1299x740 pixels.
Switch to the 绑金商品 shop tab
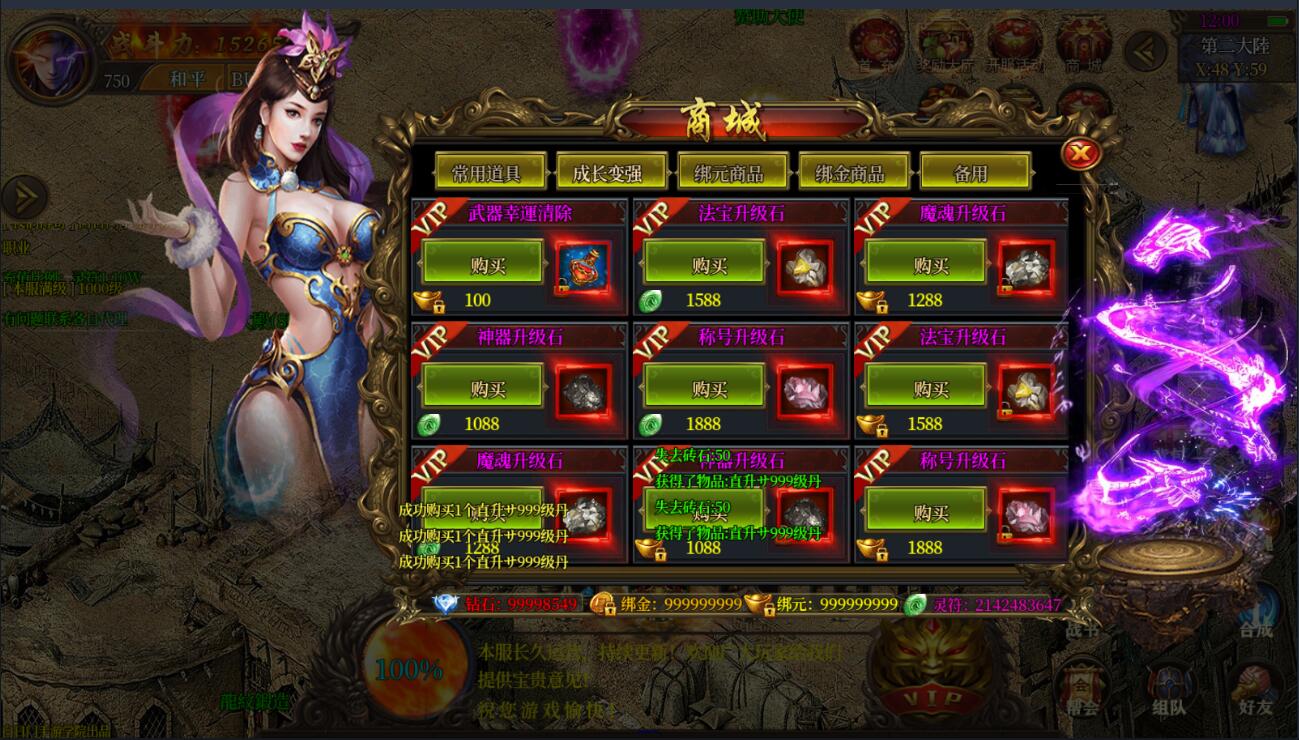855,170
